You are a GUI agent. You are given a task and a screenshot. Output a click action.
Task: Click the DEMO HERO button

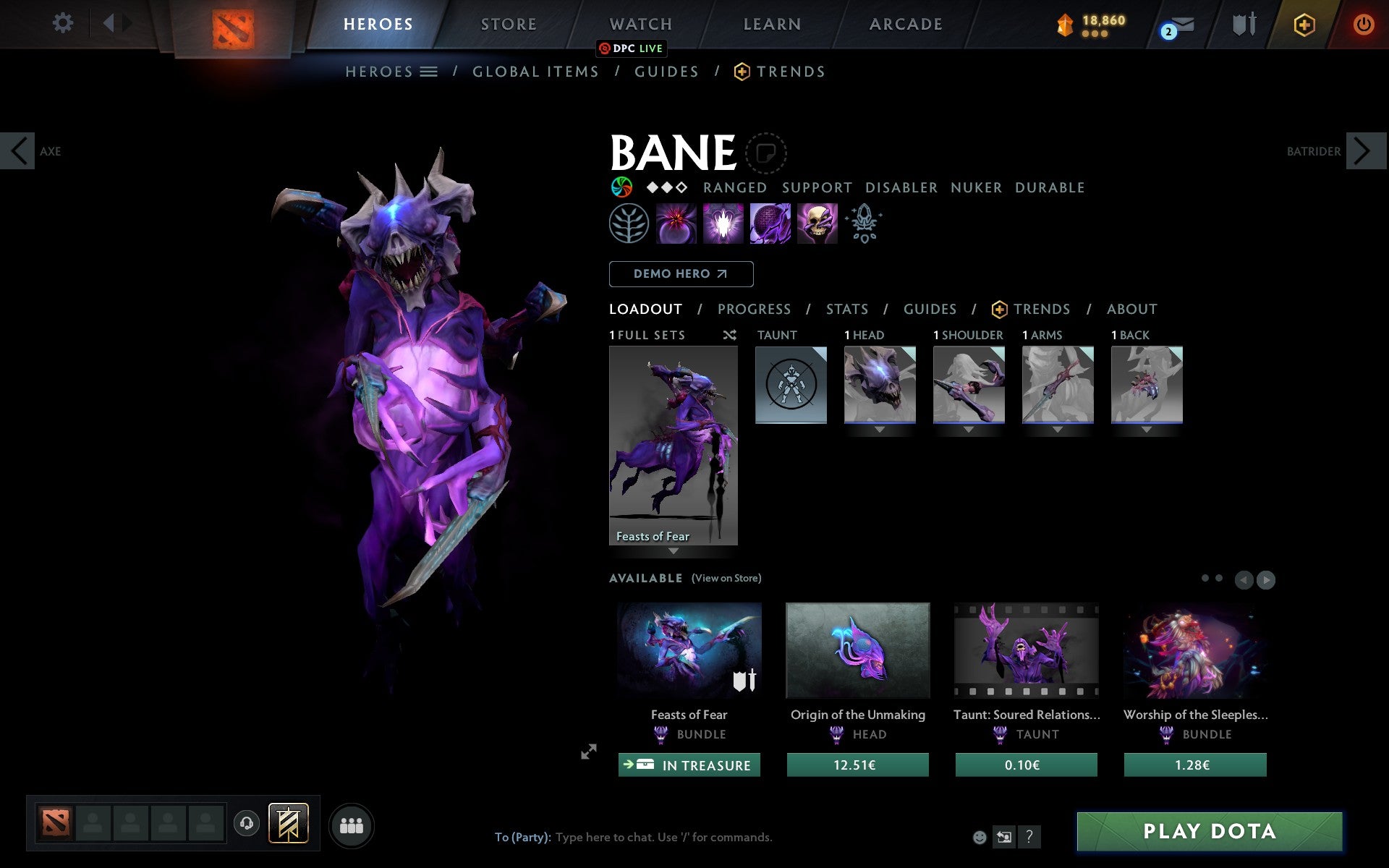point(681,274)
